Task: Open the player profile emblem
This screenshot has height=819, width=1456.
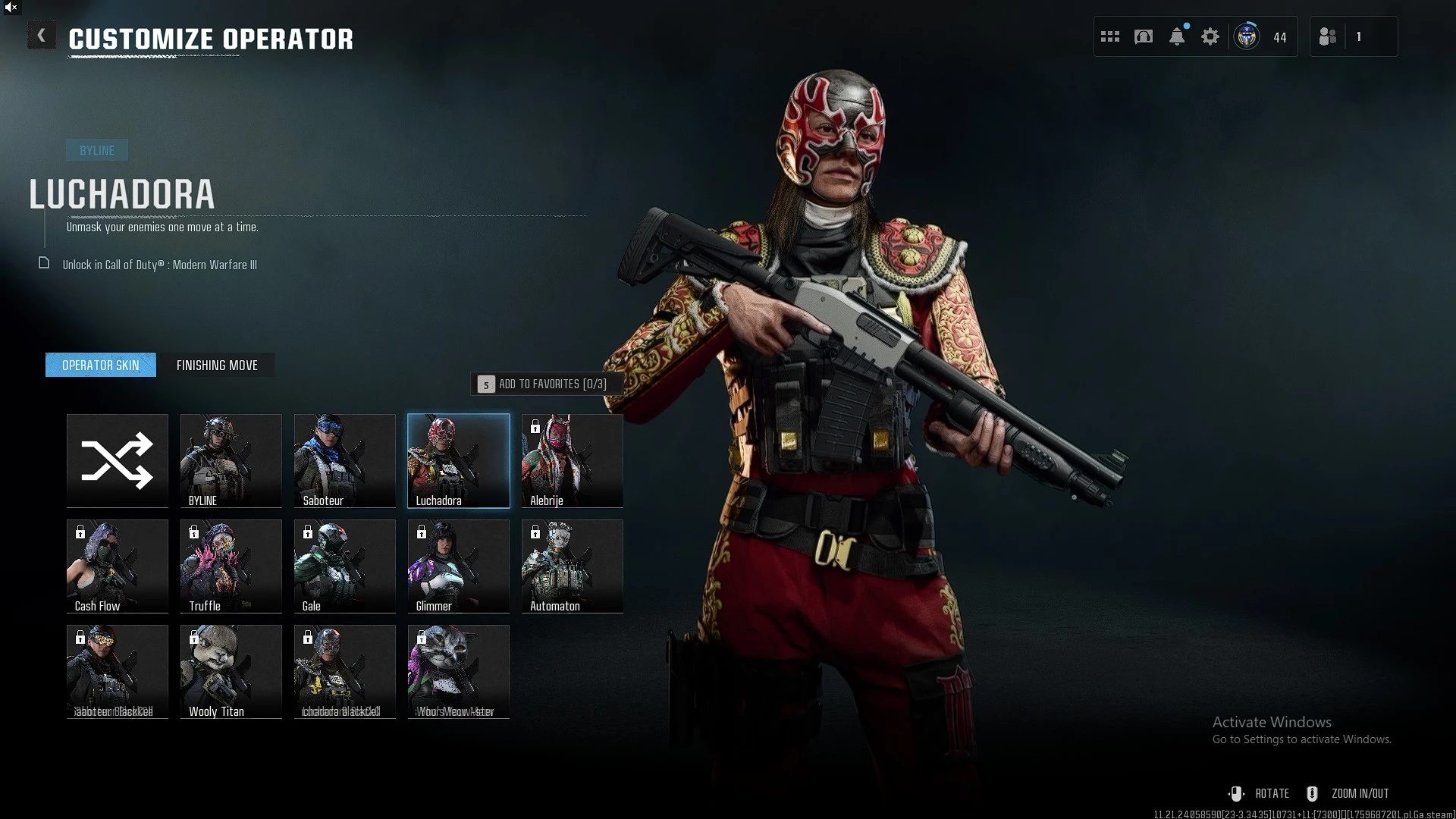Action: tap(1247, 36)
